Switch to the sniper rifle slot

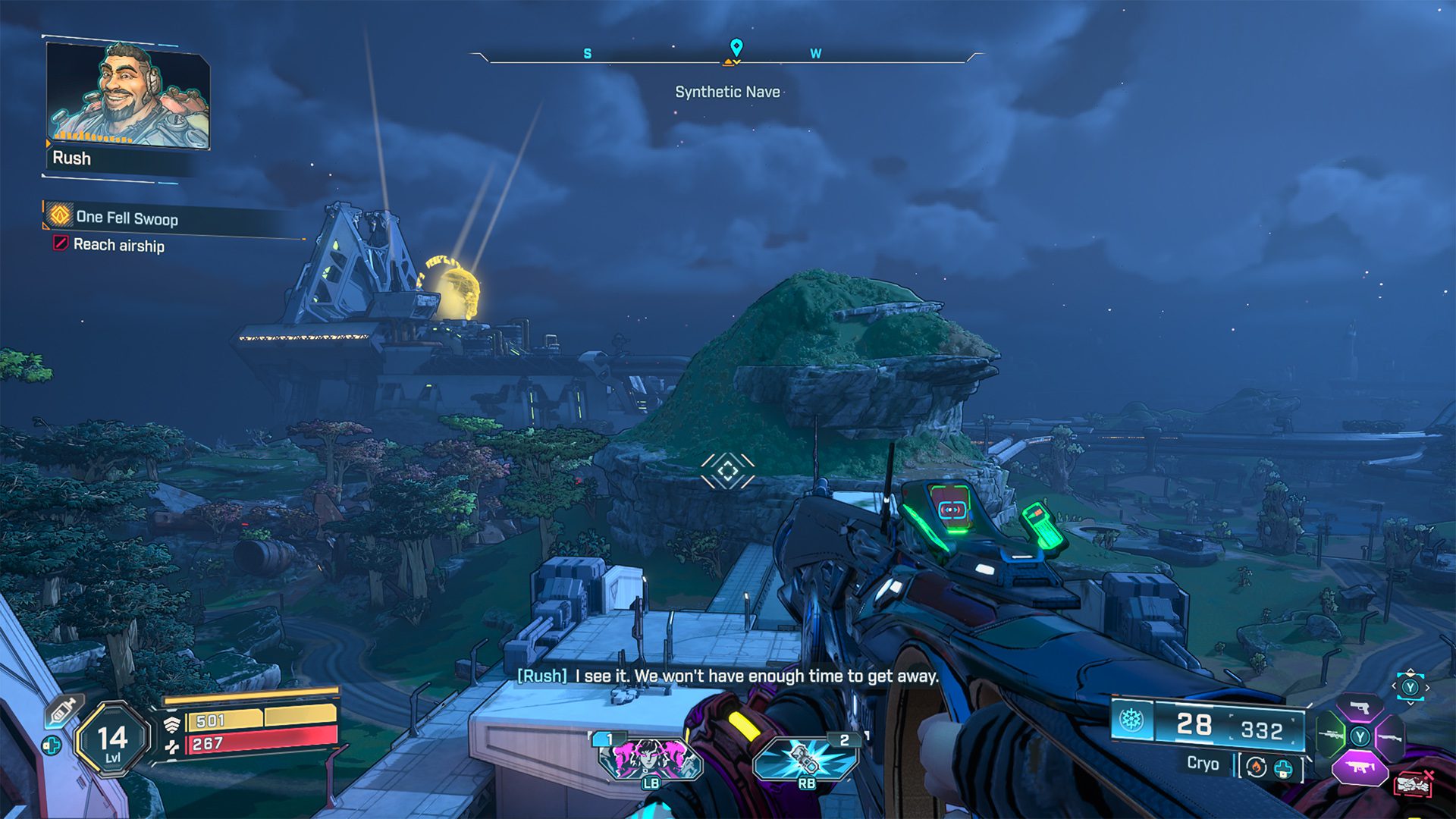click(1331, 736)
